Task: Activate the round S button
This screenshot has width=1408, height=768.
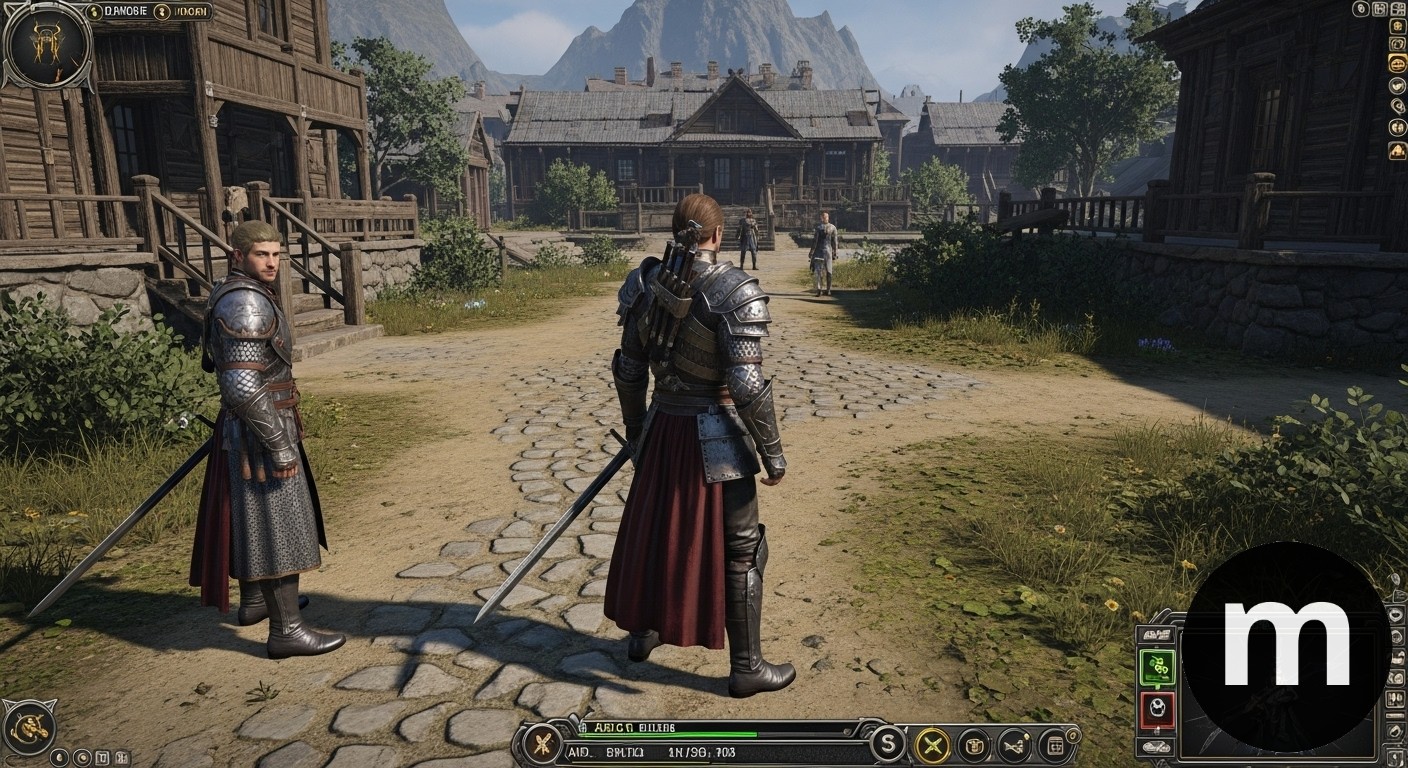Action: click(887, 743)
